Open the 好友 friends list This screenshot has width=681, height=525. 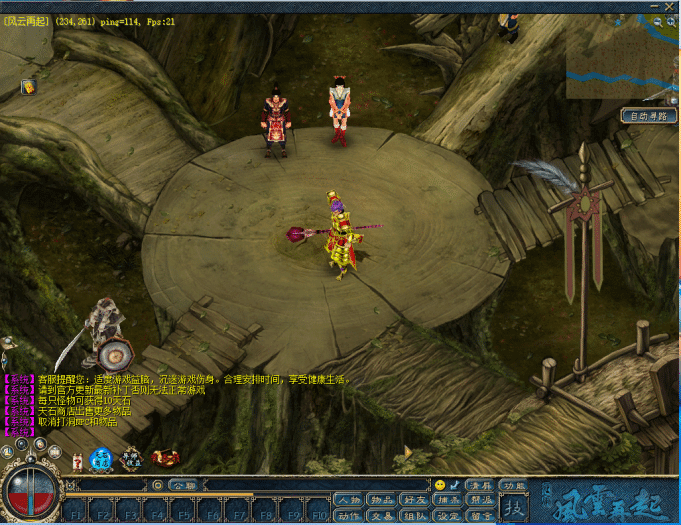[413, 500]
